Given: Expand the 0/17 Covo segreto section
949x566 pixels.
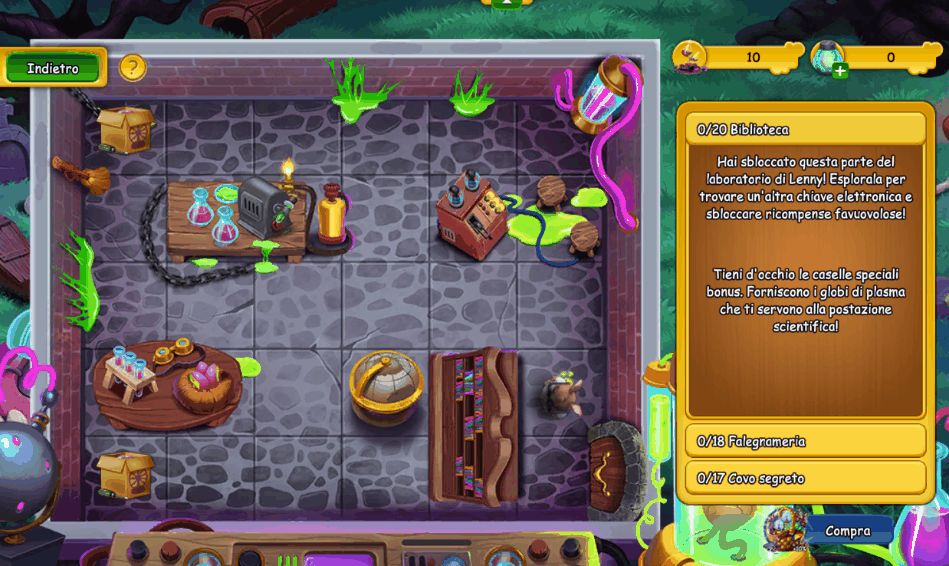Looking at the screenshot, I should pos(805,478).
